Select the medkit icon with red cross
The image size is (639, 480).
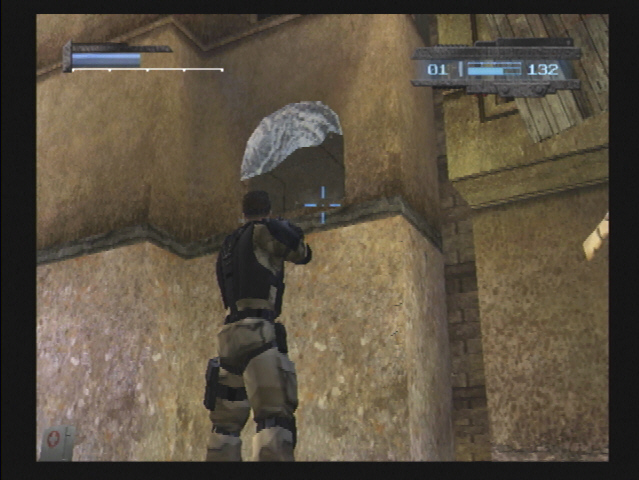coord(55,440)
